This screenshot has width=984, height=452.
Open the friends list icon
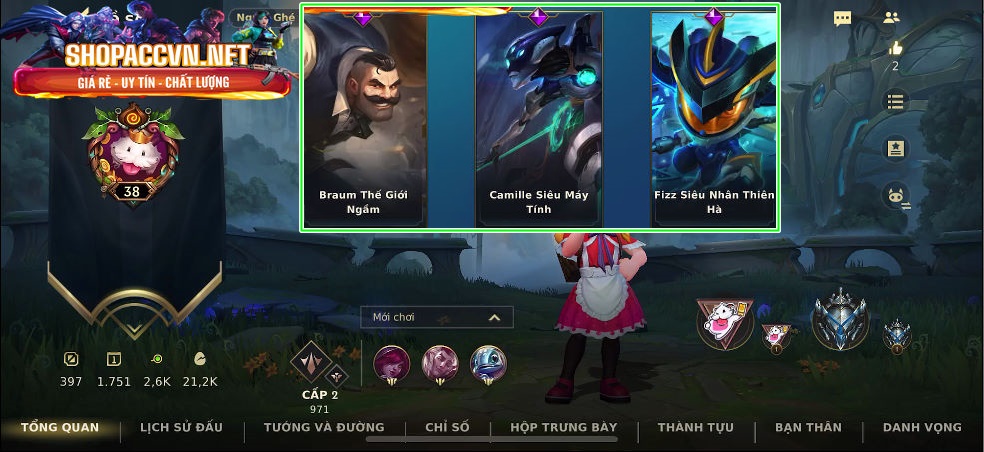pos(892,18)
